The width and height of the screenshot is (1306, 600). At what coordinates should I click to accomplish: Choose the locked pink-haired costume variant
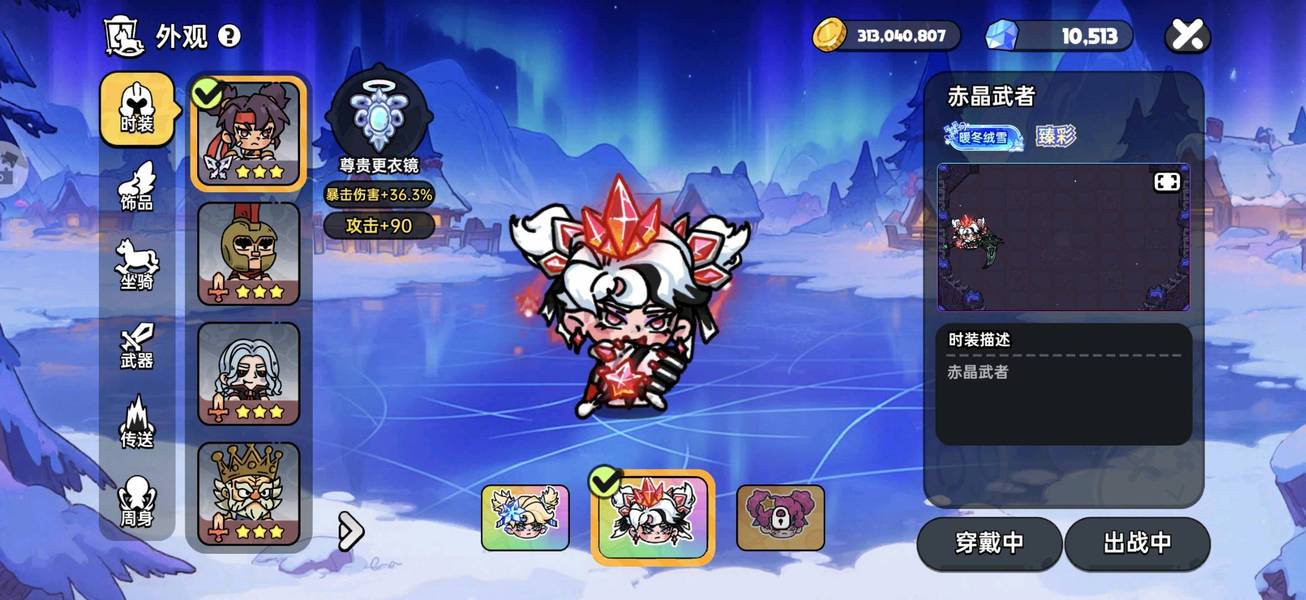780,518
